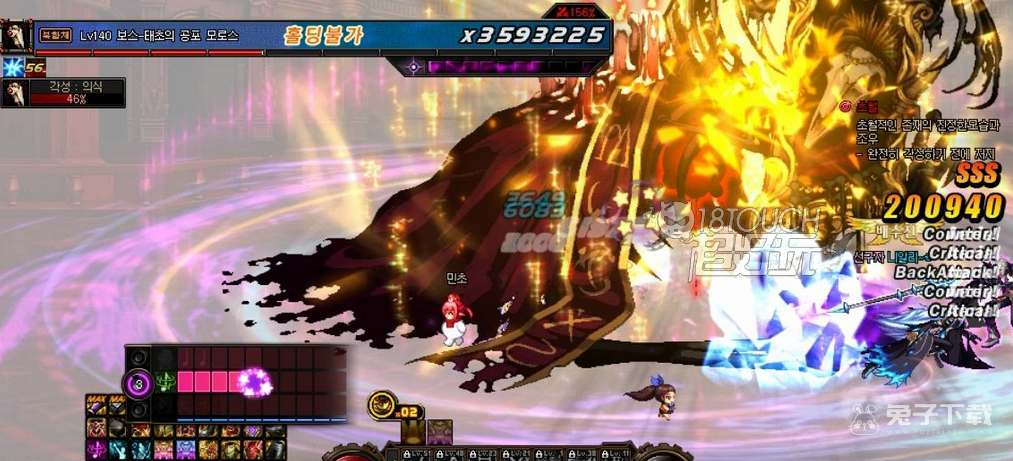Select the purple item in the quick slot
The height and width of the screenshot is (461, 1013).
tap(440, 431)
